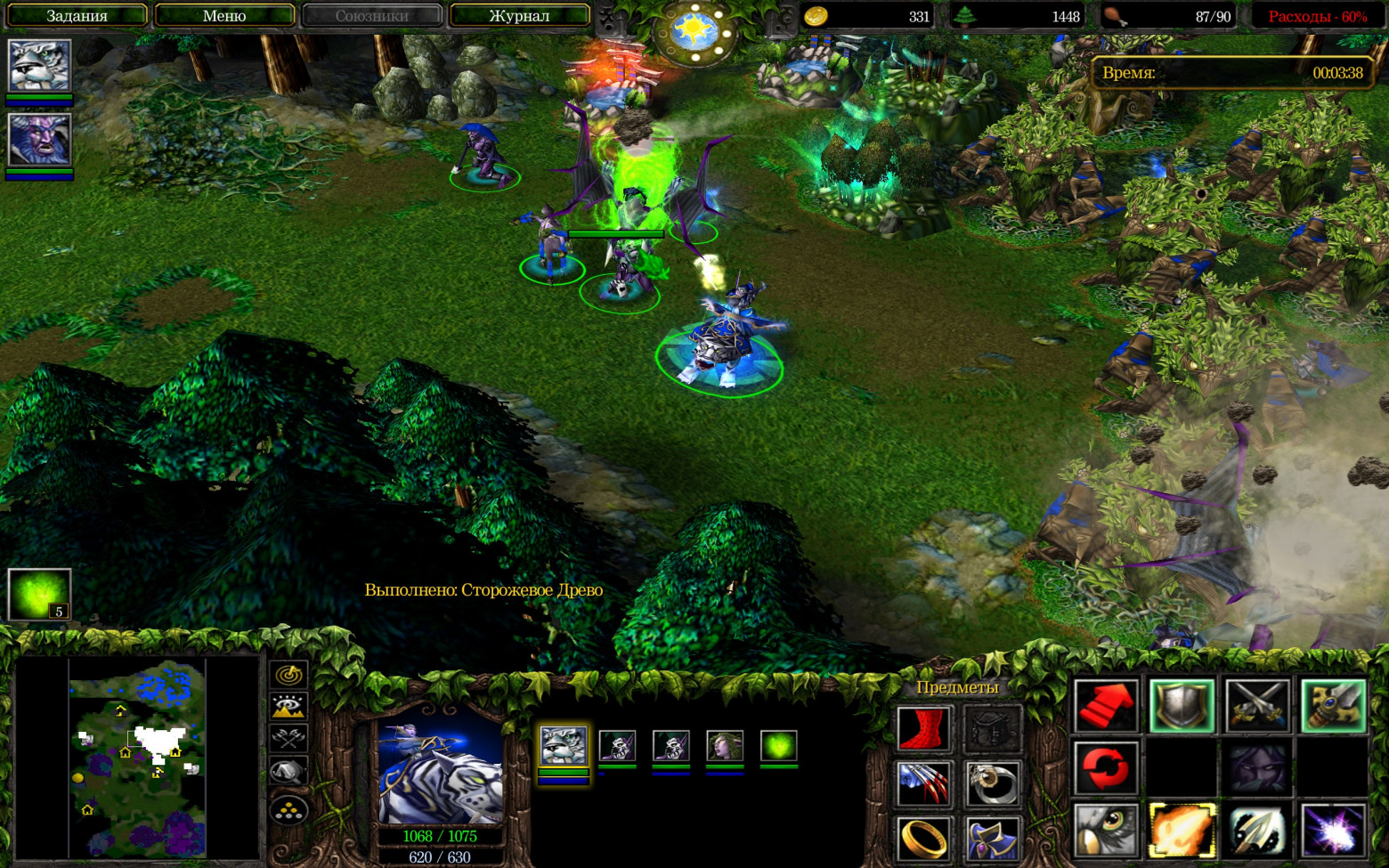Viewport: 1389px width, 868px height.
Task: Click the gold ring item
Action: point(923,838)
